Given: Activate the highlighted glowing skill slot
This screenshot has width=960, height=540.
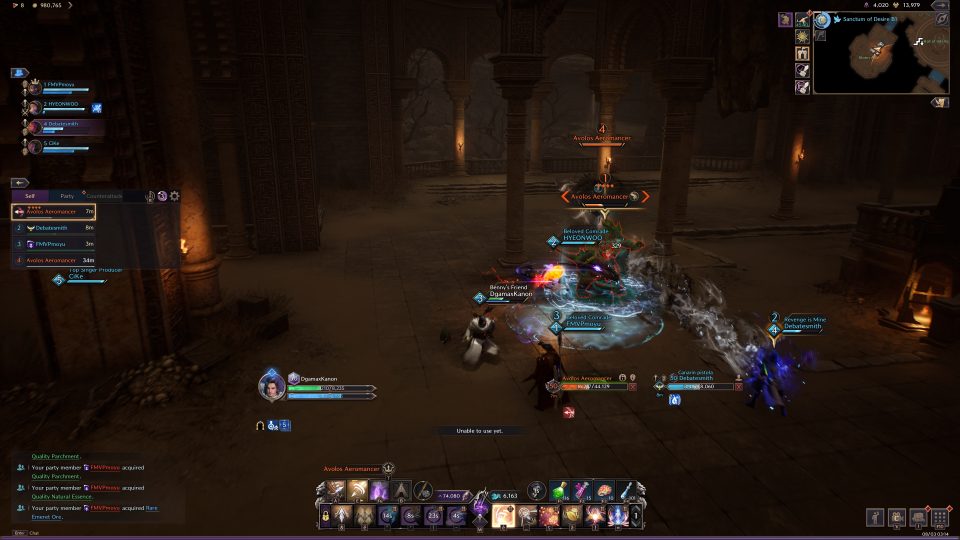Looking at the screenshot, I should (x=503, y=515).
